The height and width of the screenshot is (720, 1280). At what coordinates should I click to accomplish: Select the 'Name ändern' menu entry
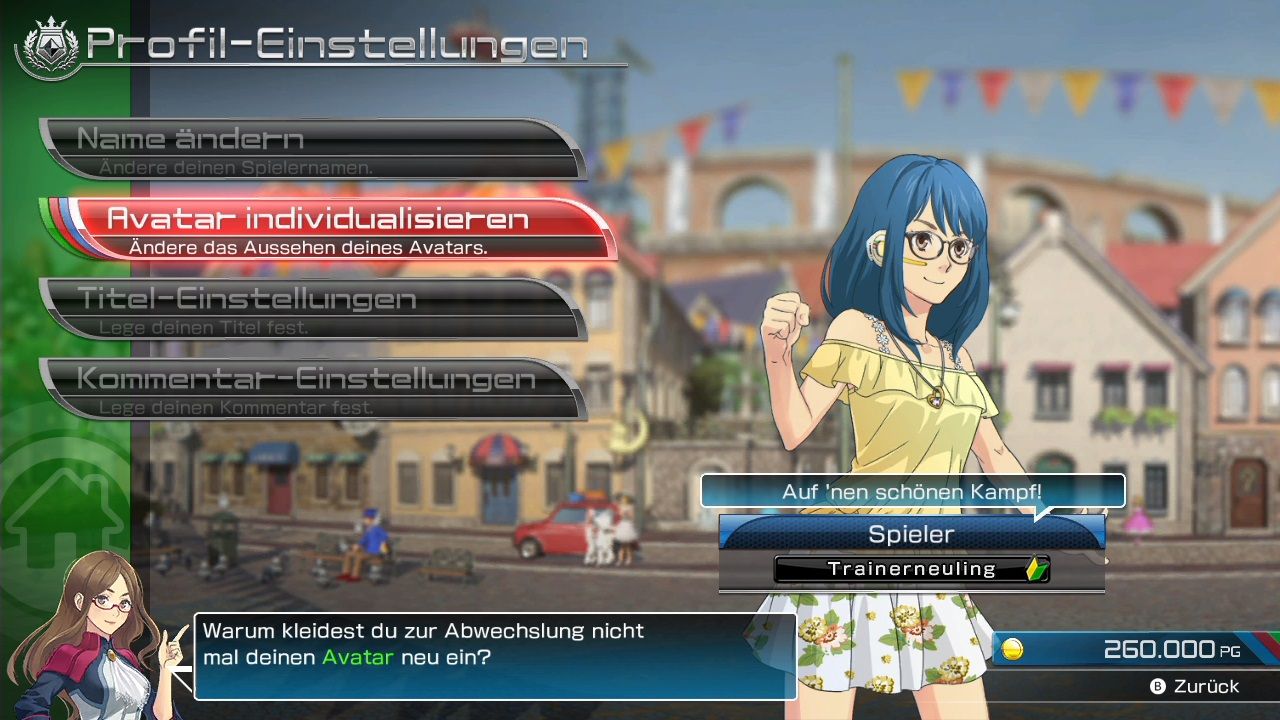310,149
